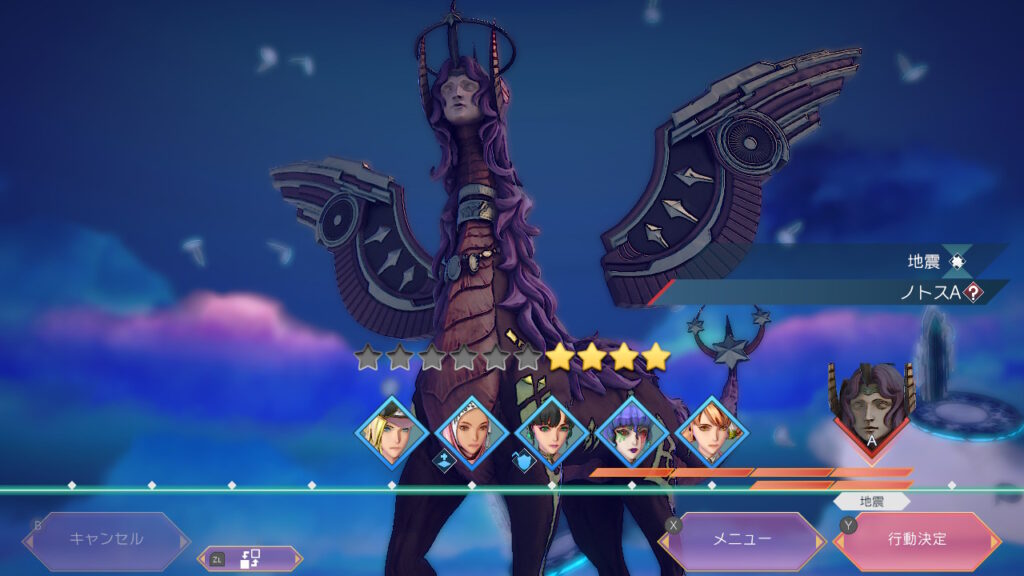Open the メニュー menu button

point(741,540)
